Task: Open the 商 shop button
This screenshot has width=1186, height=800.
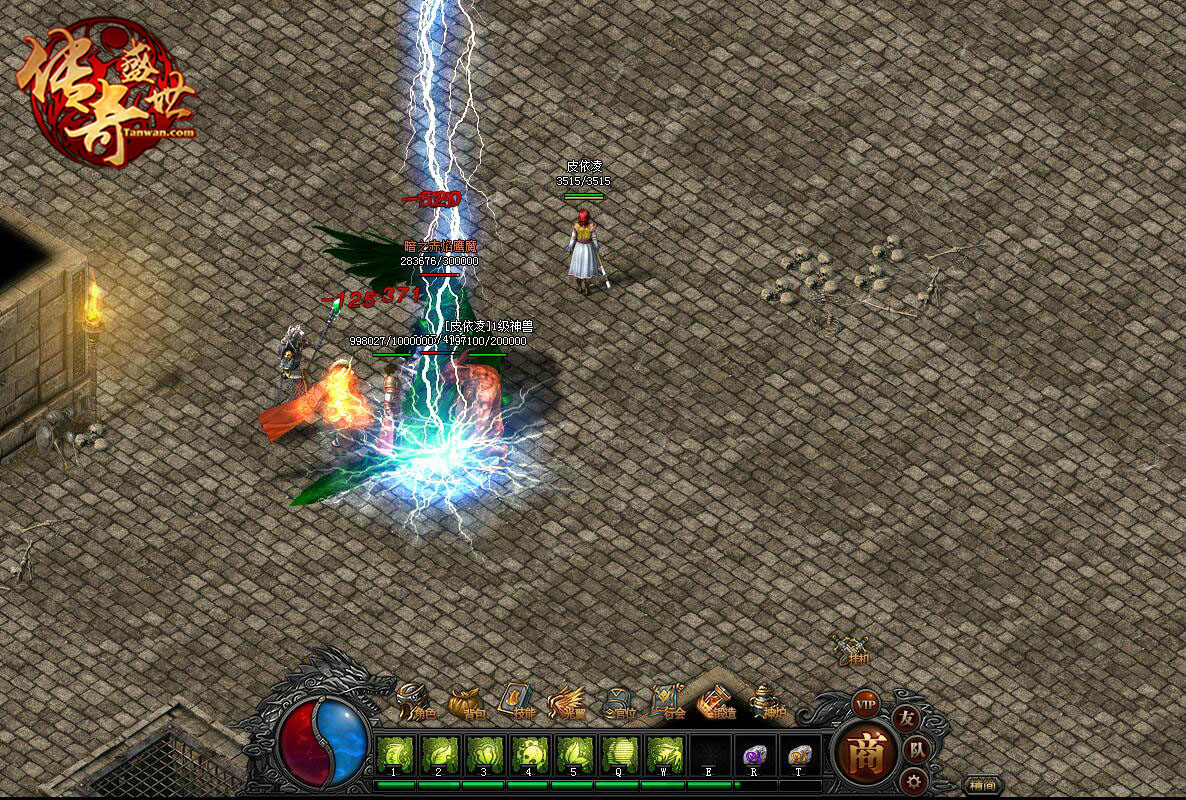Action: pos(866,753)
